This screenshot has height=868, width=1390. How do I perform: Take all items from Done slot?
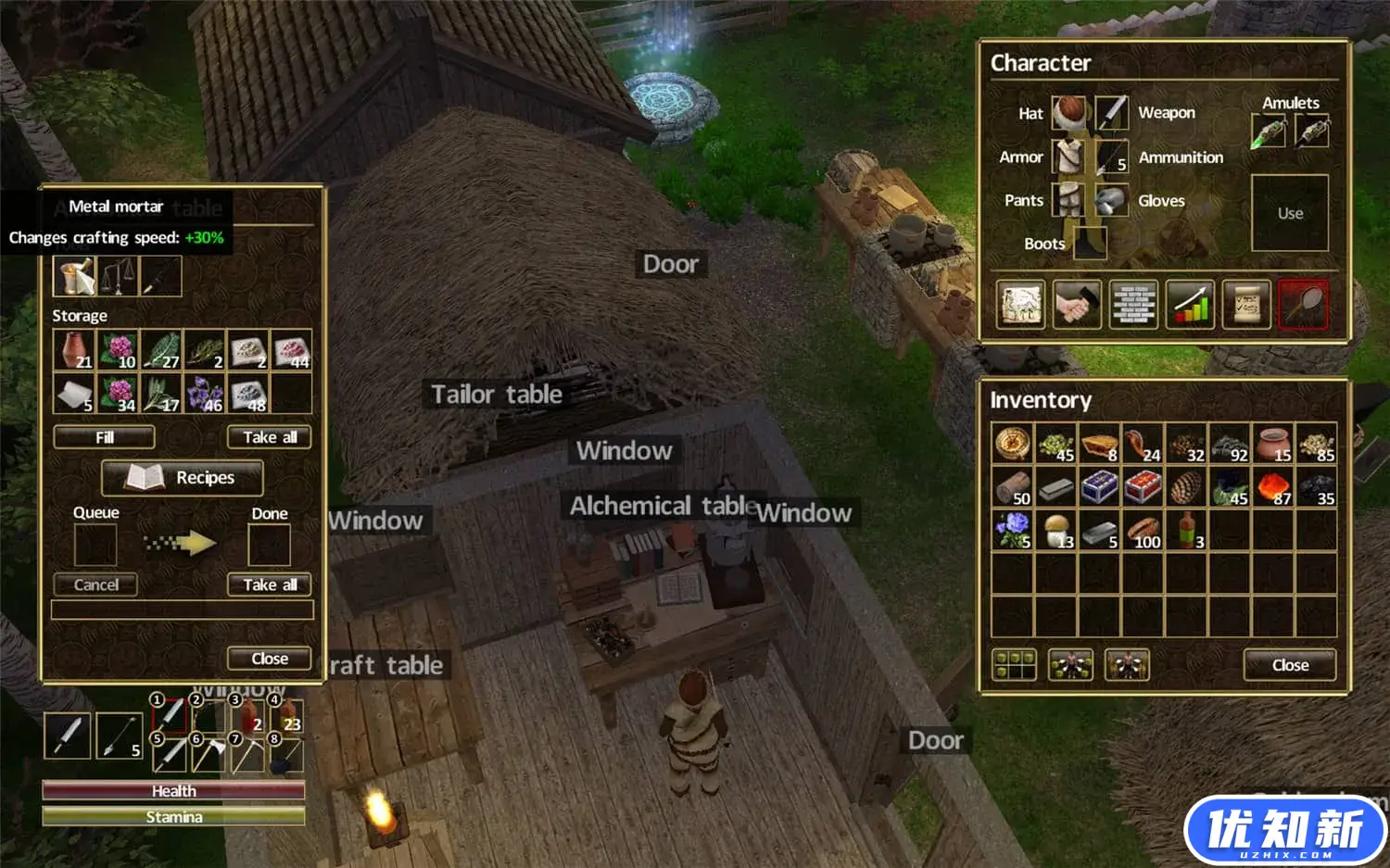coord(269,585)
